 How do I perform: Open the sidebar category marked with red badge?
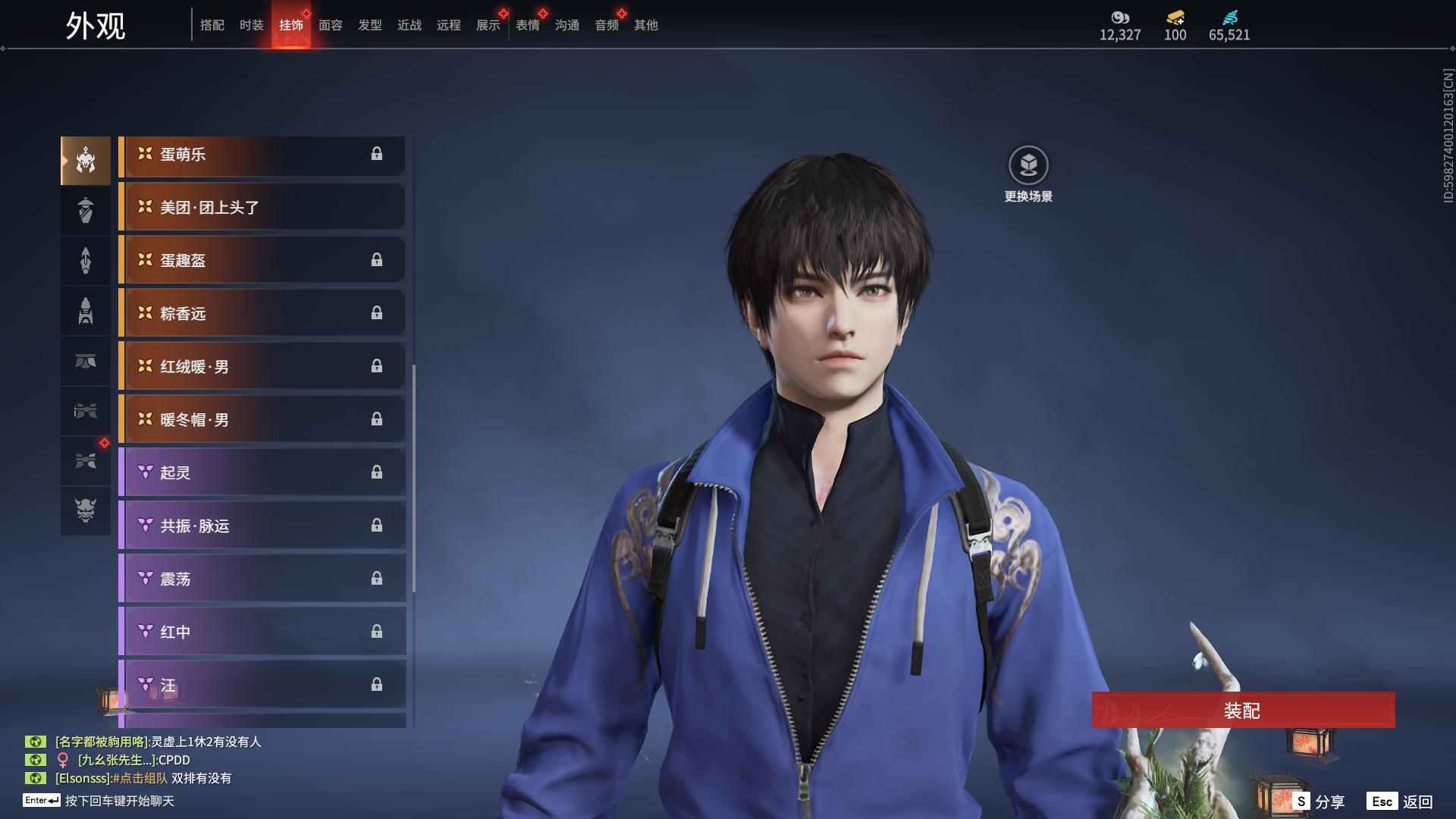[x=86, y=462]
